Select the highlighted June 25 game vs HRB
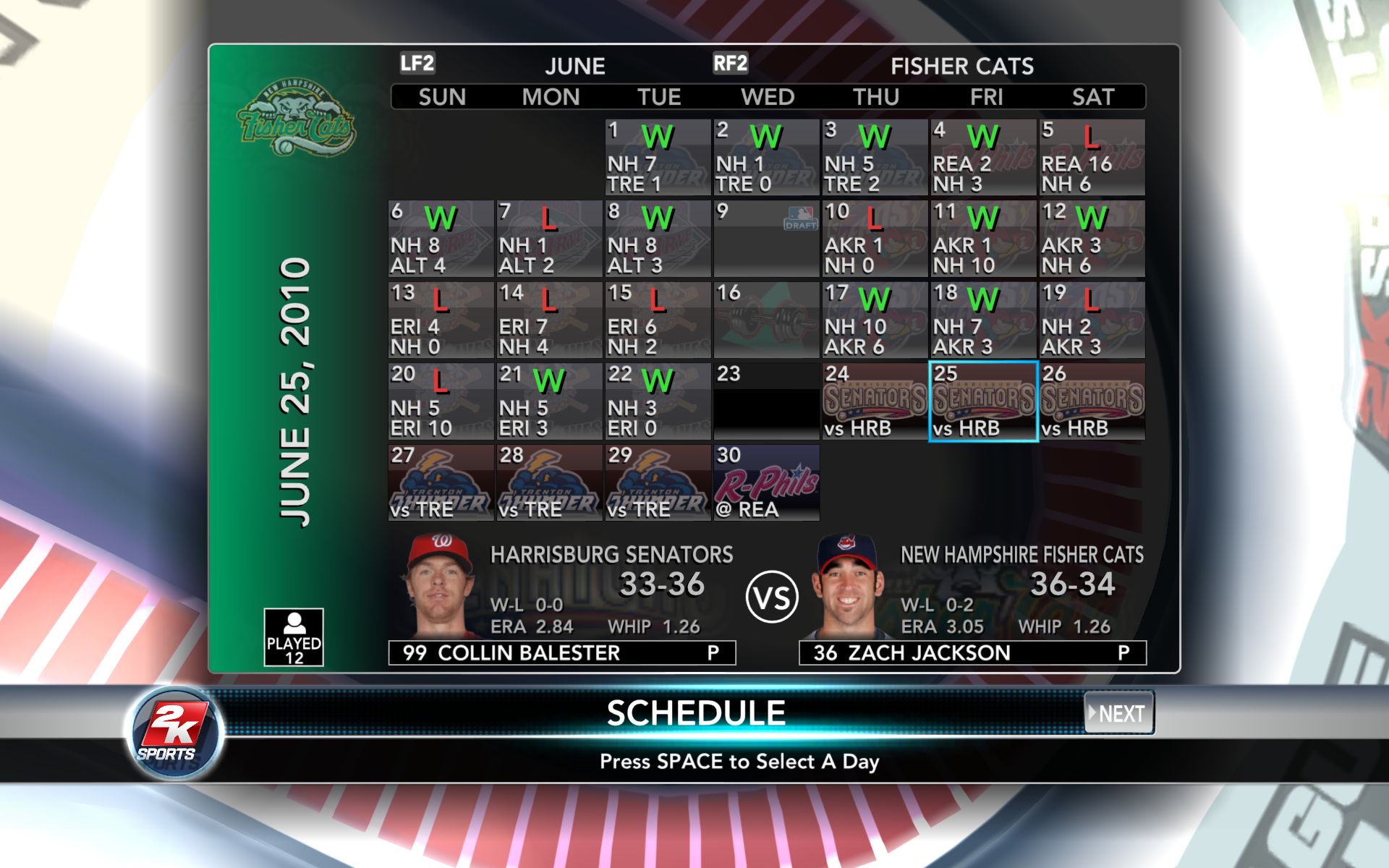 tap(983, 402)
